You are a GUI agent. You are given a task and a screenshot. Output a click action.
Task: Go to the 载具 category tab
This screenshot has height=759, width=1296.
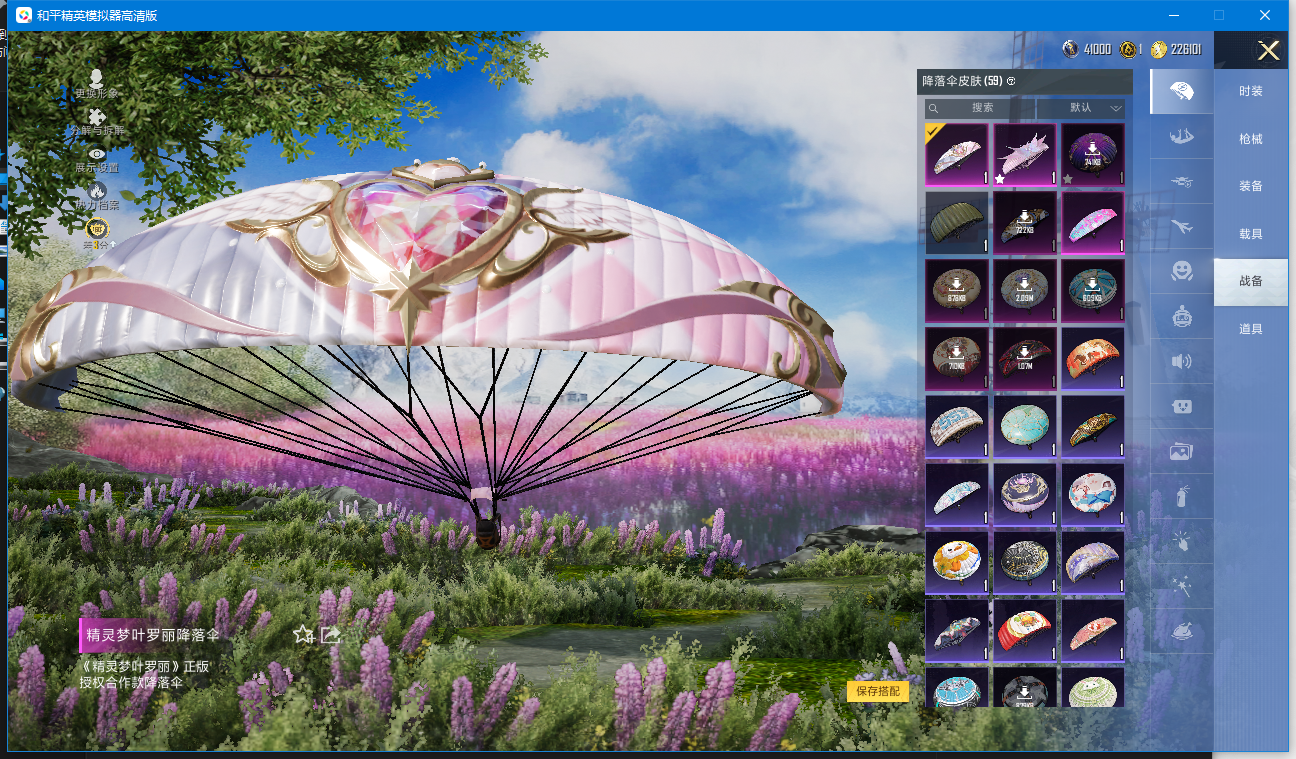(x=1250, y=234)
